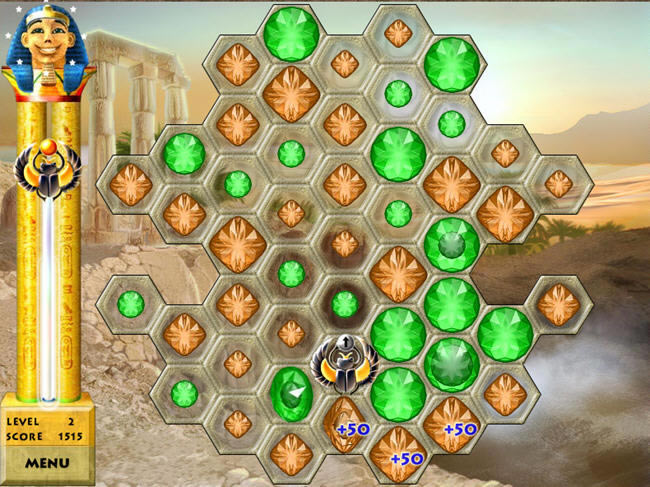The image size is (650, 487).
Task: Pick the oval-cut emerald tile
Action: 291,392
